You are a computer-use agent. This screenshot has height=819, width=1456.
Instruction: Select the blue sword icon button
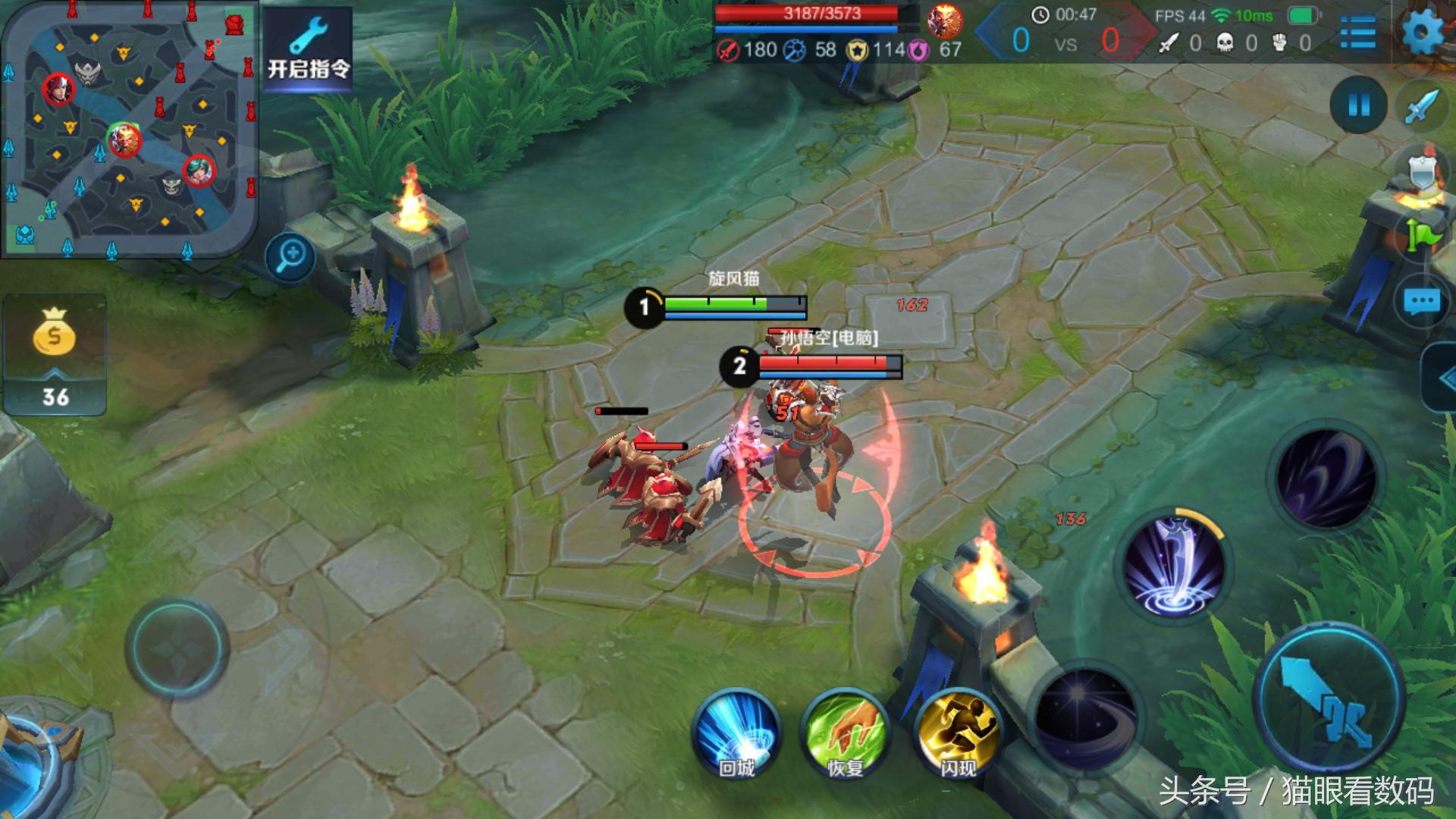coord(1422,106)
